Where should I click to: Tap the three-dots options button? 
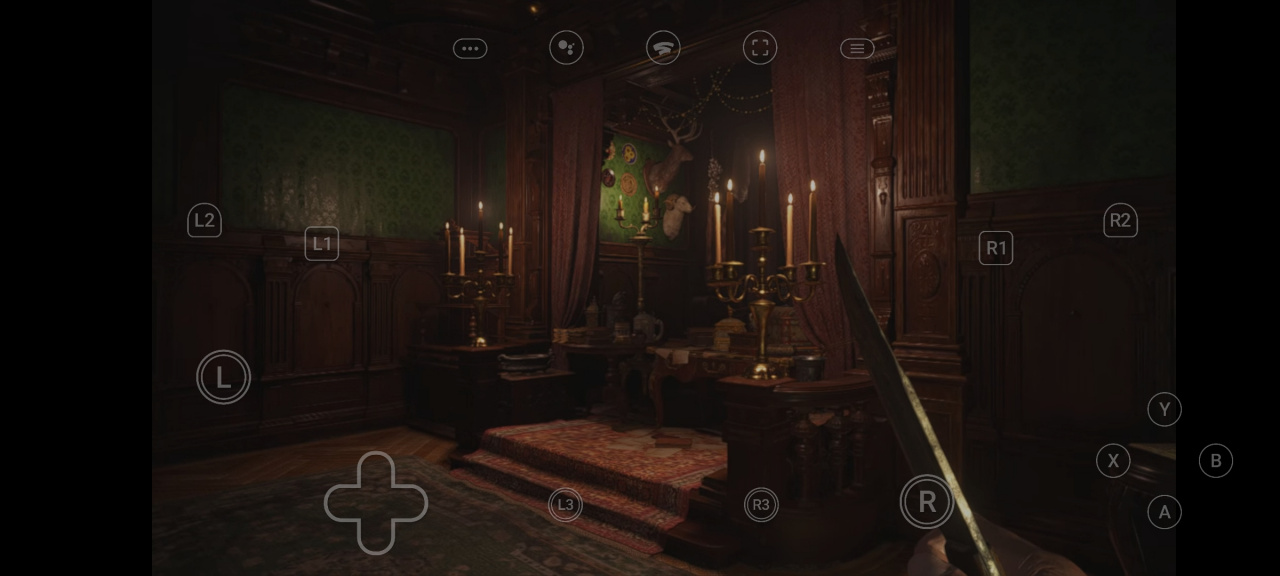tap(470, 48)
